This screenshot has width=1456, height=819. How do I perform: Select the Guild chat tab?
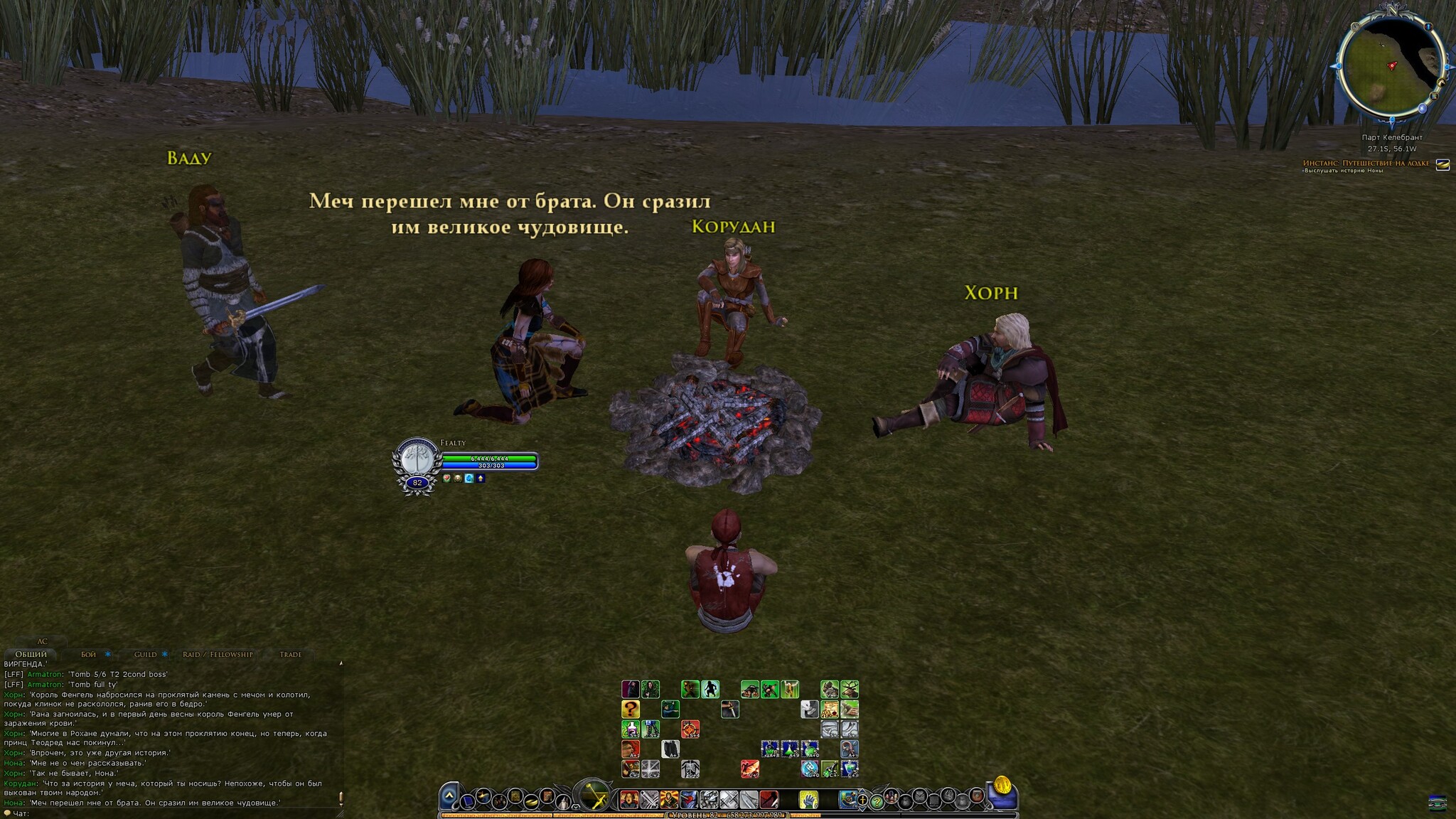pyautogui.click(x=146, y=654)
